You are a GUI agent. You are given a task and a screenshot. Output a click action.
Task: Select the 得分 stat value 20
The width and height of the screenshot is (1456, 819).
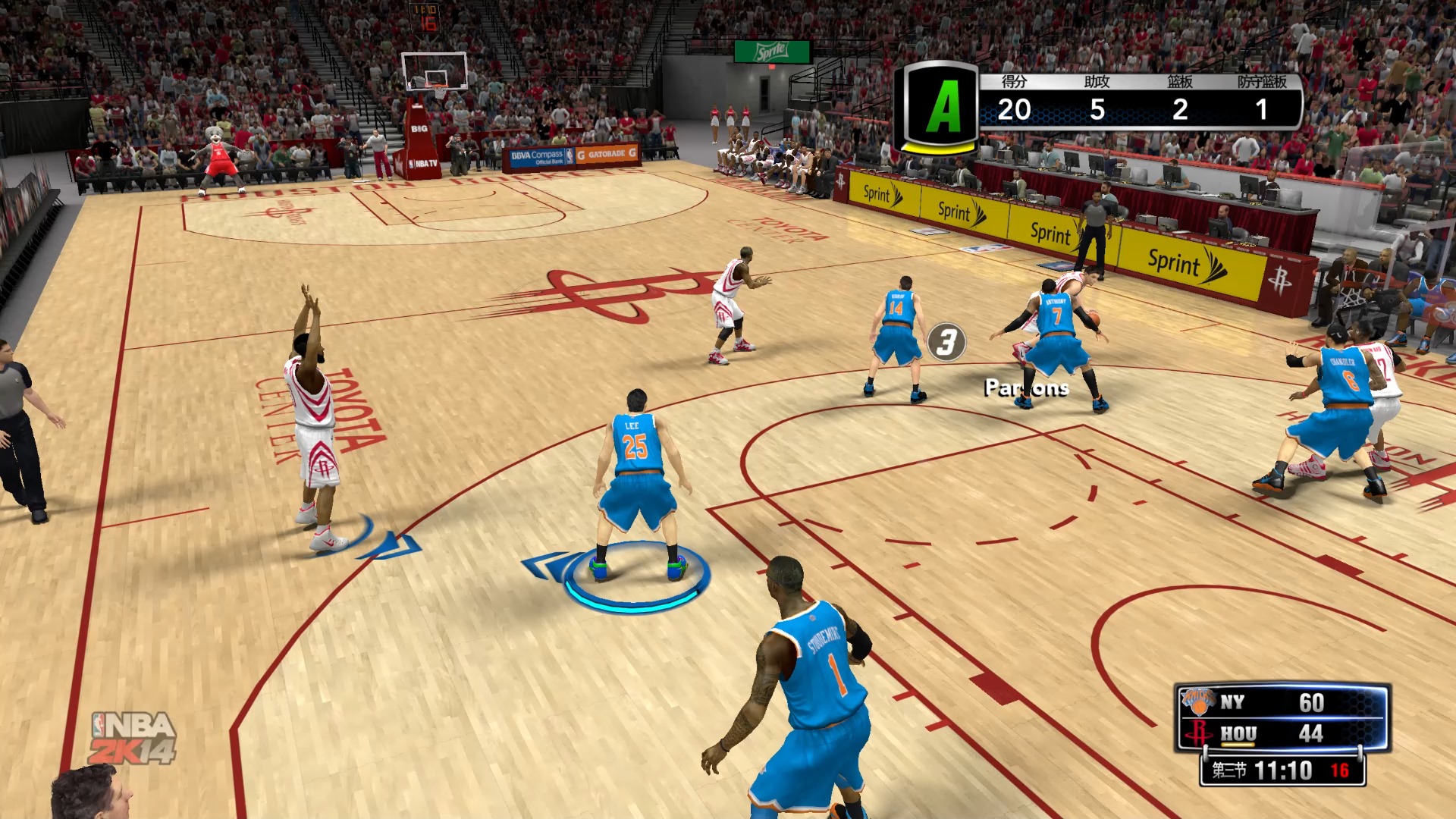click(1014, 110)
